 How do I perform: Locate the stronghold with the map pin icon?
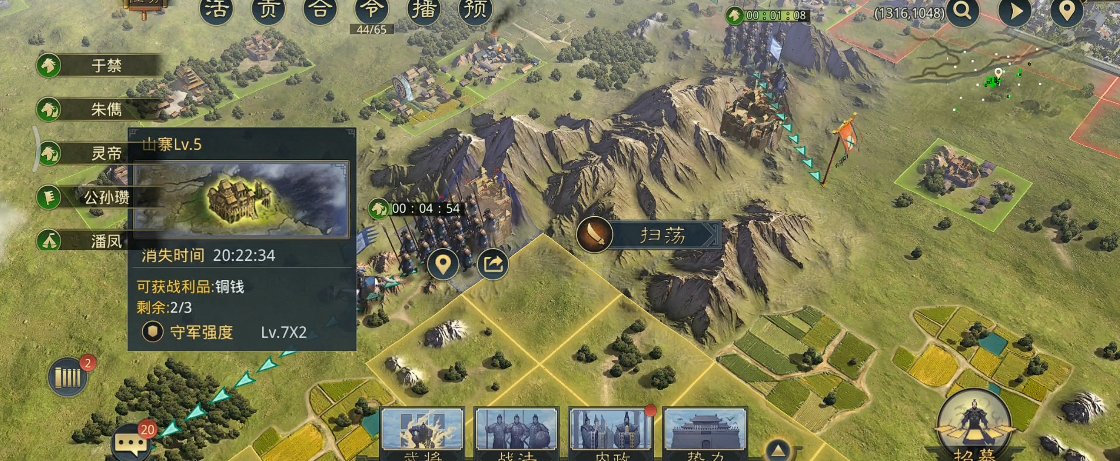(x=443, y=265)
